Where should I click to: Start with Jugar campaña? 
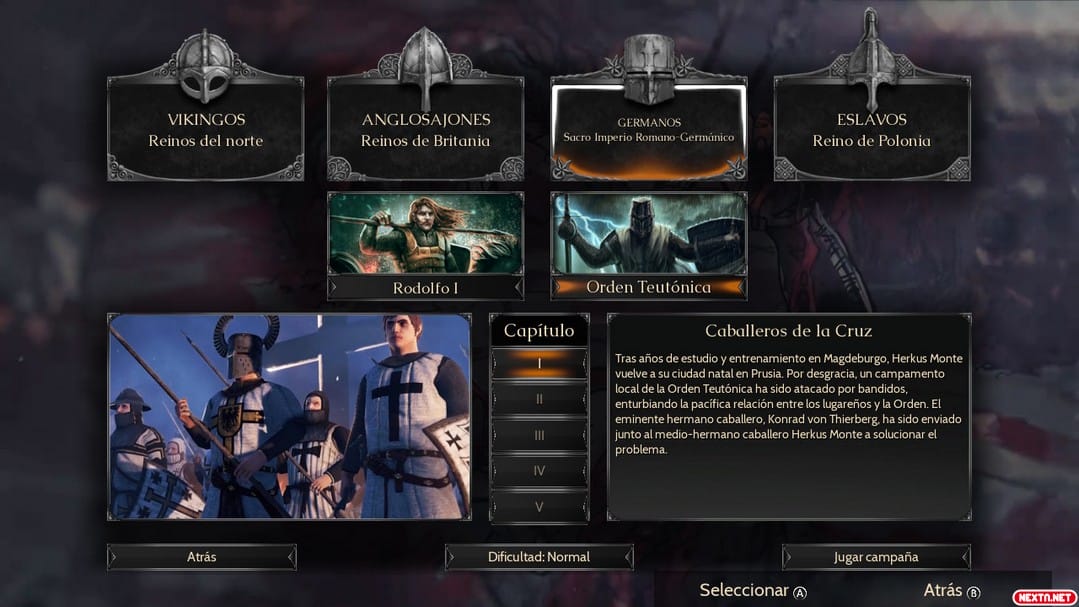tap(876, 557)
